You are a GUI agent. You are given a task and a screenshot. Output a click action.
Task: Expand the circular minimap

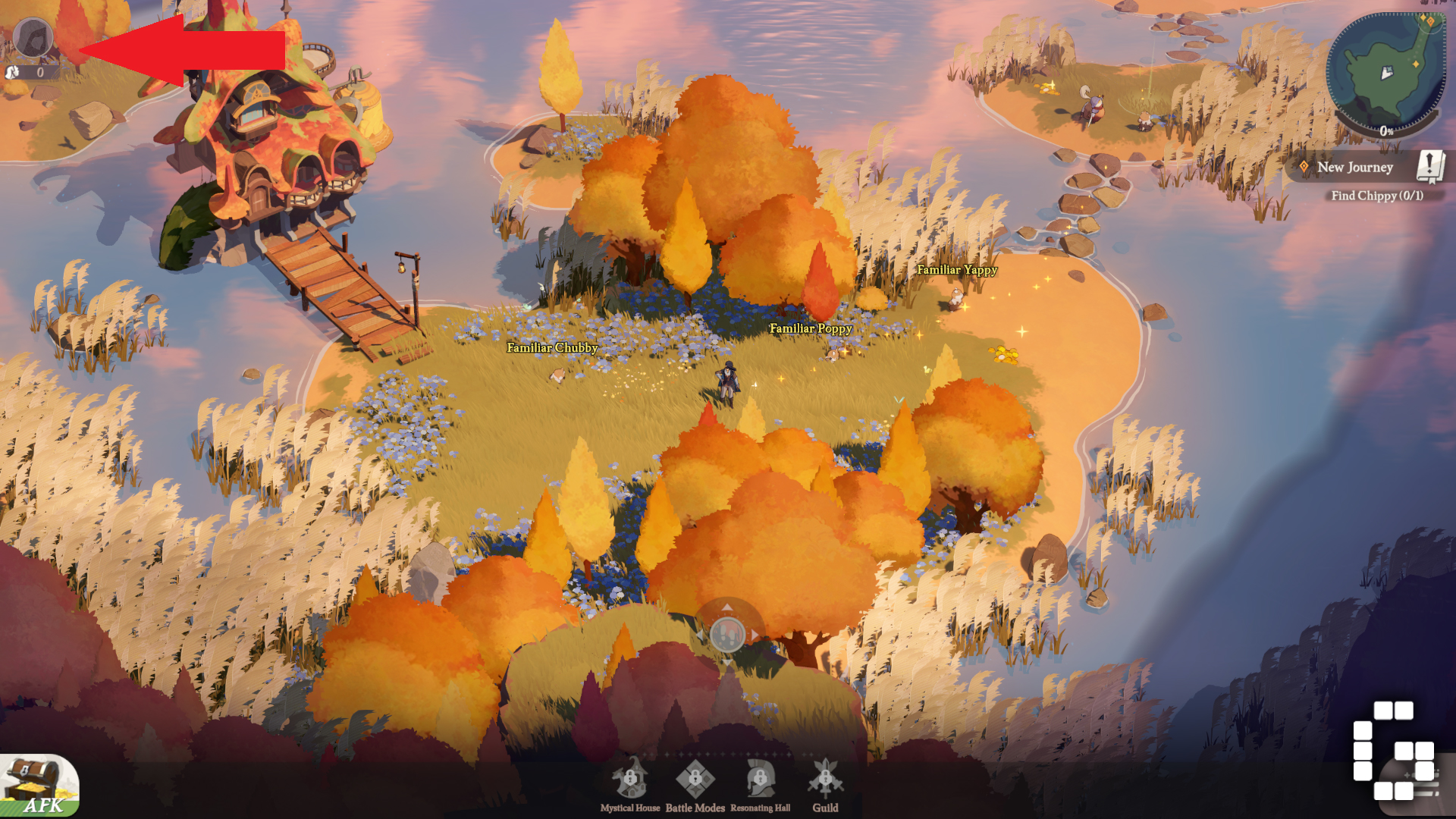1385,74
